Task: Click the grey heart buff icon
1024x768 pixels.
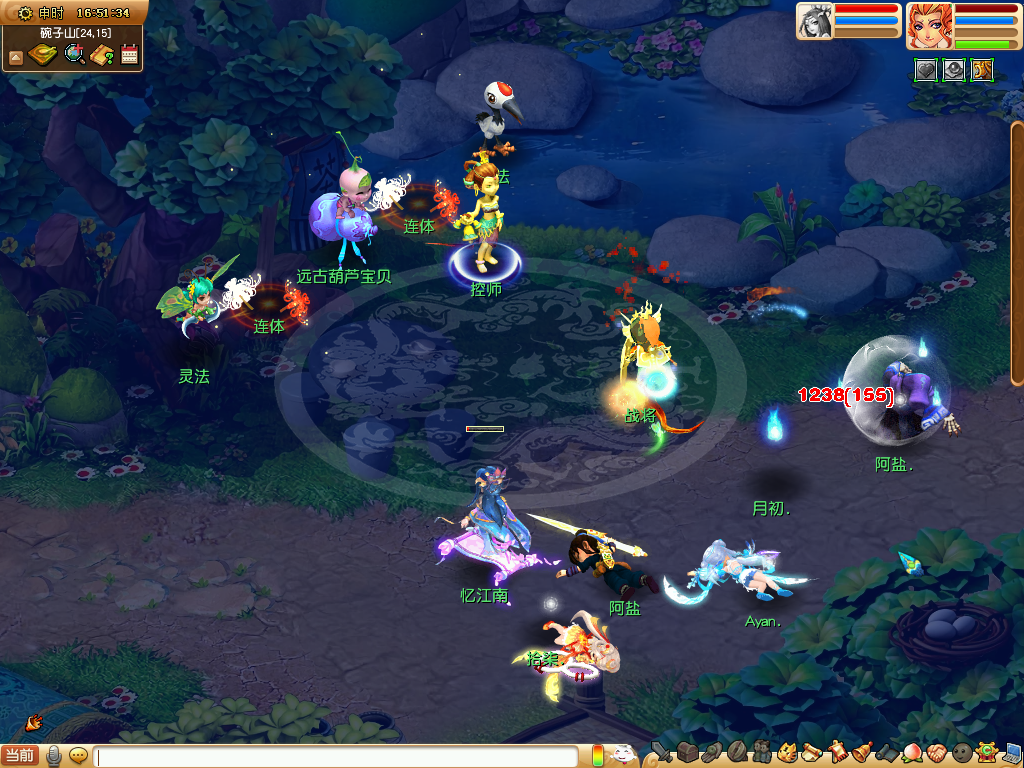Action: [x=926, y=69]
